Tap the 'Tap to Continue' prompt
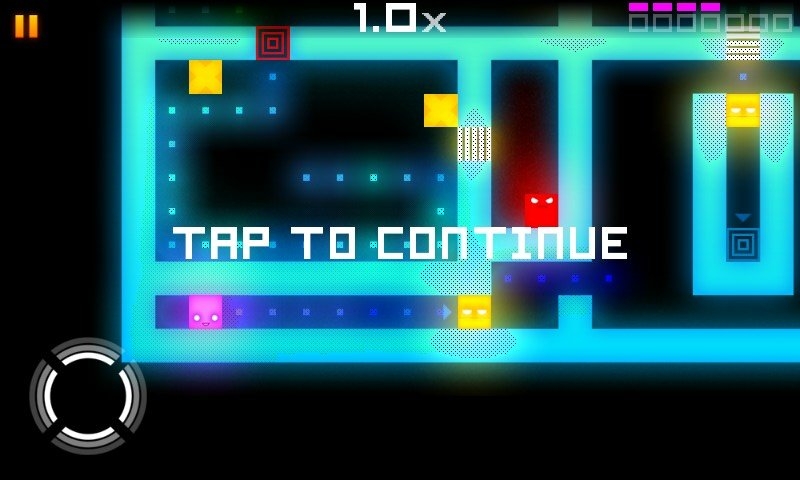800x480 pixels. pyautogui.click(x=400, y=243)
